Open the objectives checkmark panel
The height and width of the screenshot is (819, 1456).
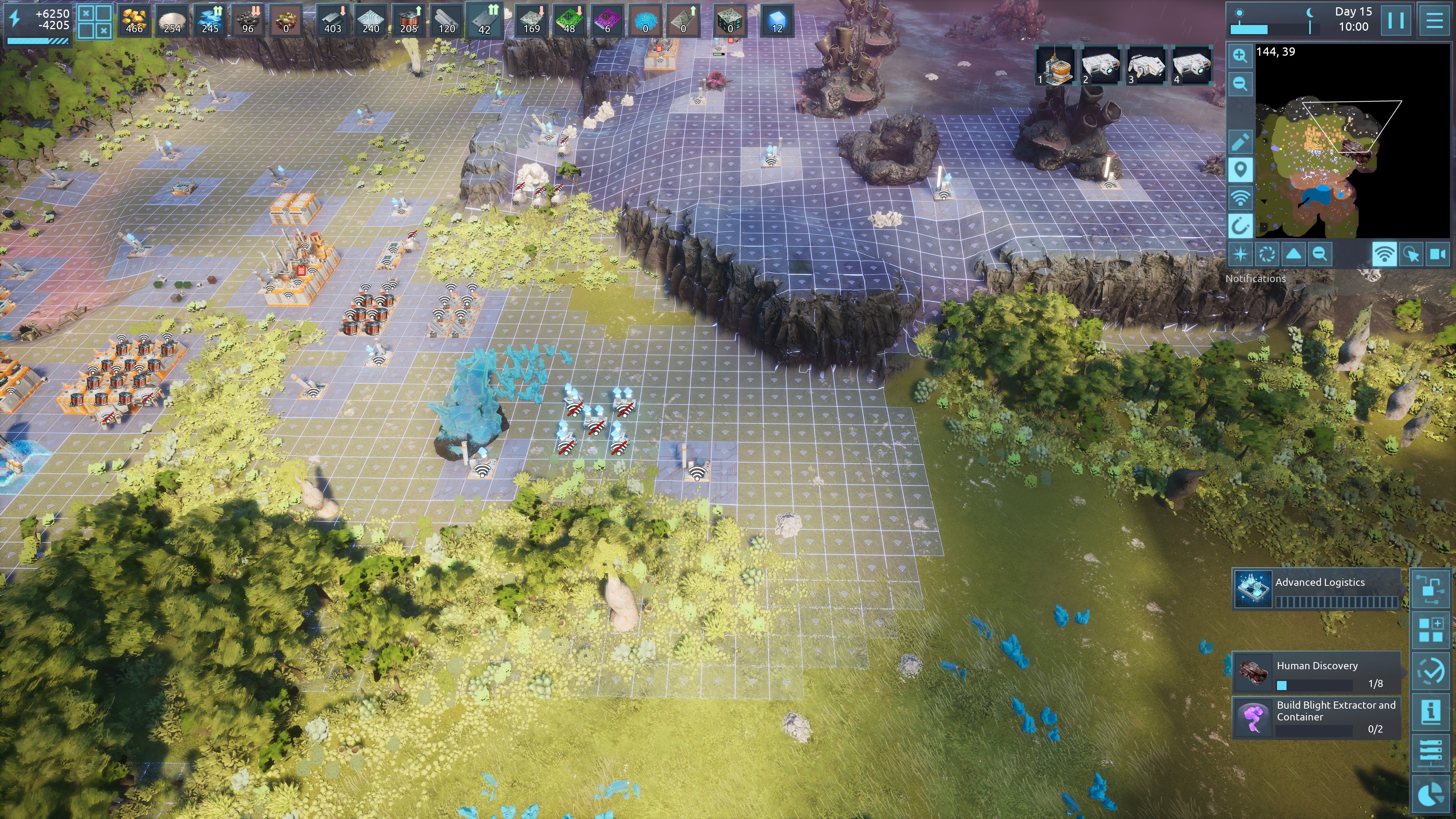[1431, 670]
